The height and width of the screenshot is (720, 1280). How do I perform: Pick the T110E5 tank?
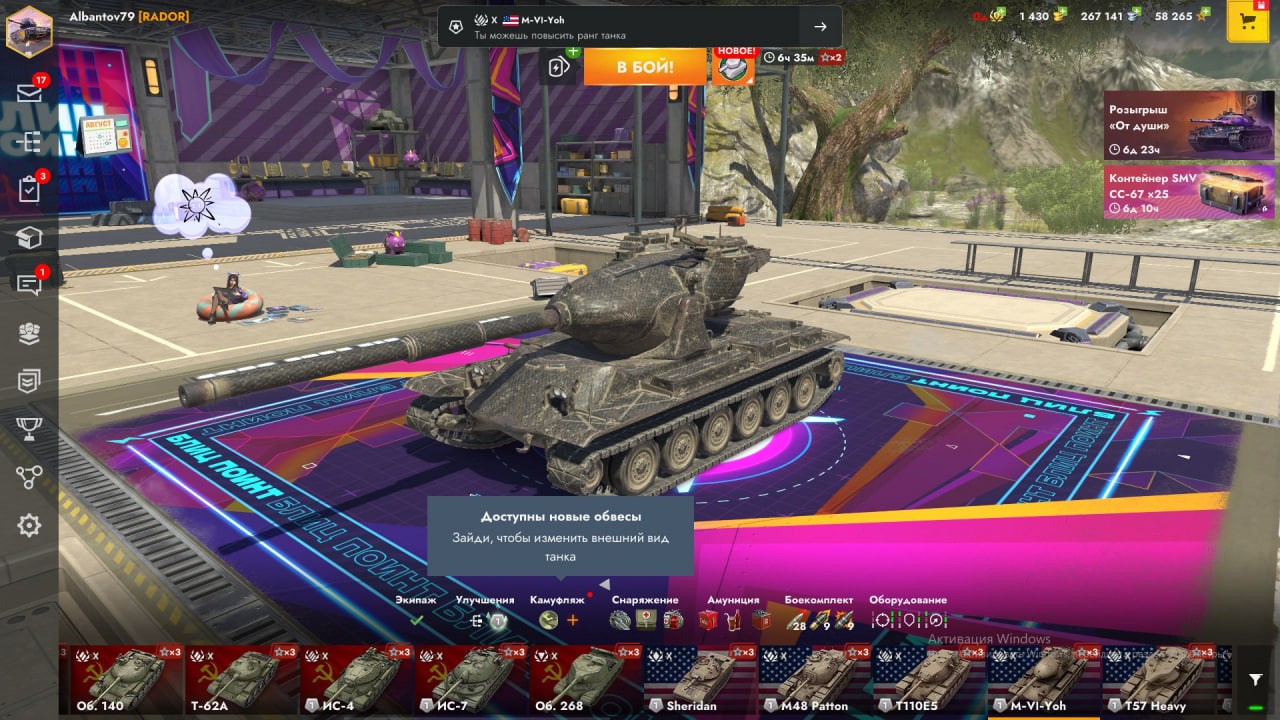(x=929, y=679)
